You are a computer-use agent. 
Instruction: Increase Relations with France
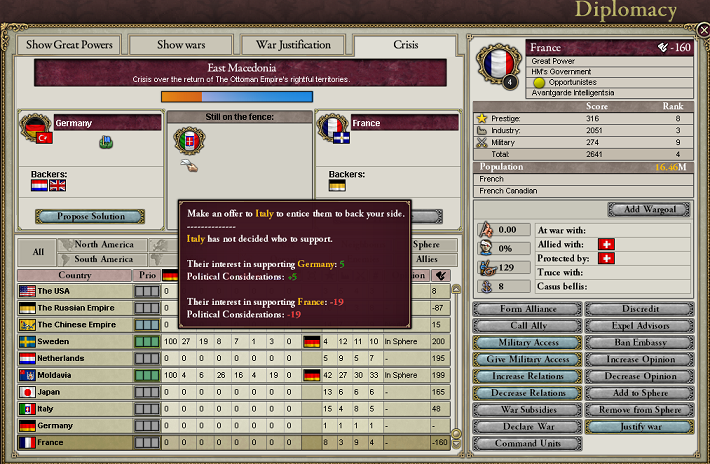click(528, 377)
